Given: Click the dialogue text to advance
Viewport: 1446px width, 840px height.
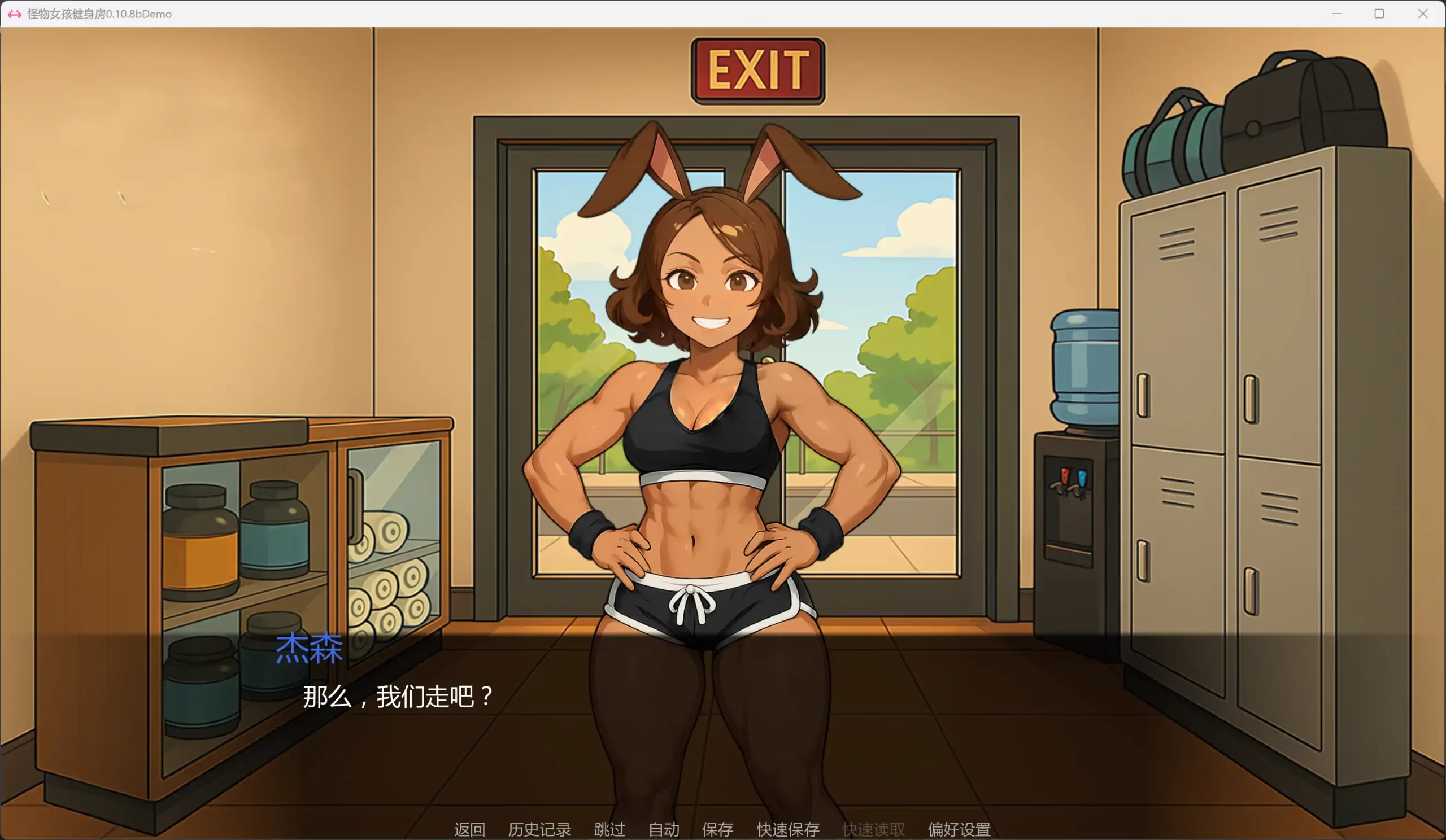Looking at the screenshot, I should pos(397,695).
